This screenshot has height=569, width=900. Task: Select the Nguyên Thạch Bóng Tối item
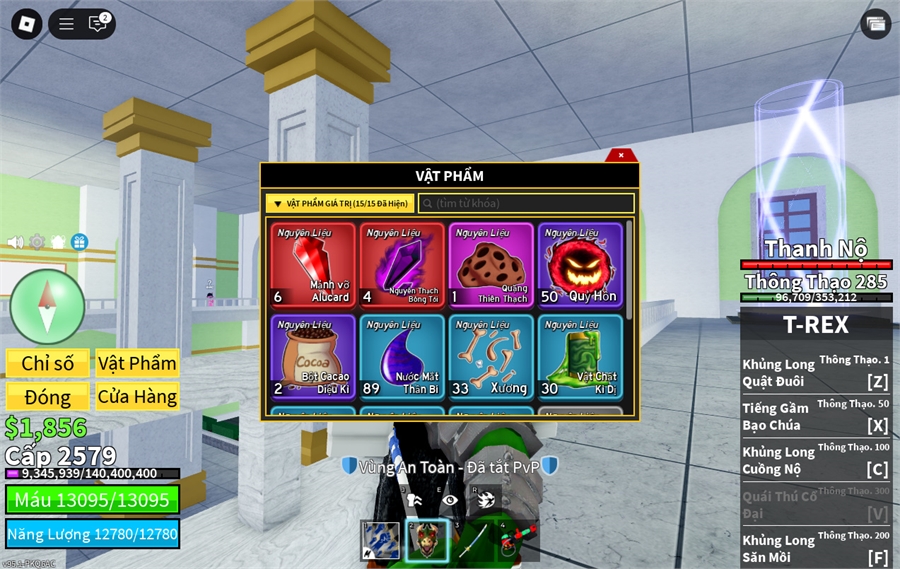(x=402, y=265)
